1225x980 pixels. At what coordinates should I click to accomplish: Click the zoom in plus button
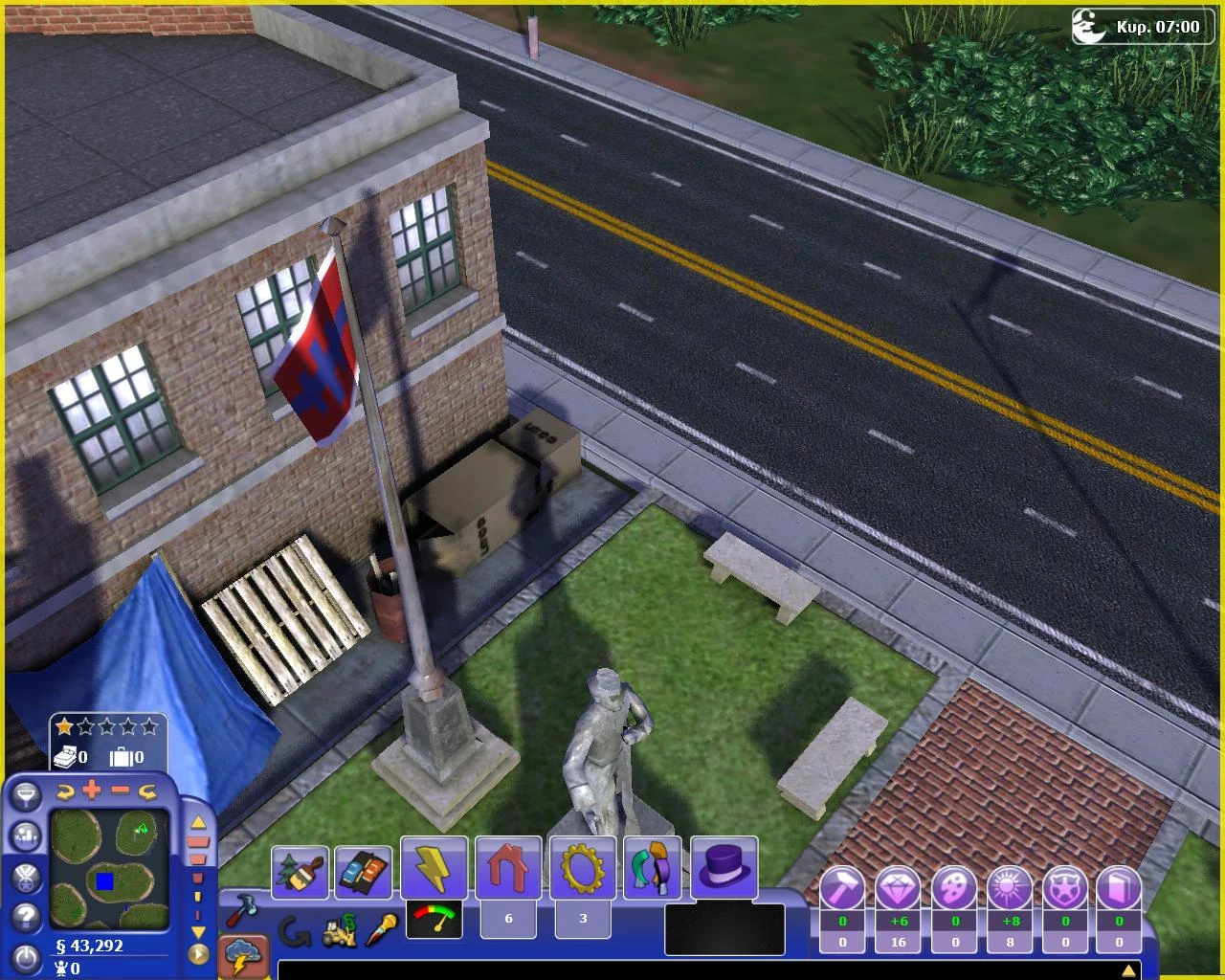[91, 791]
